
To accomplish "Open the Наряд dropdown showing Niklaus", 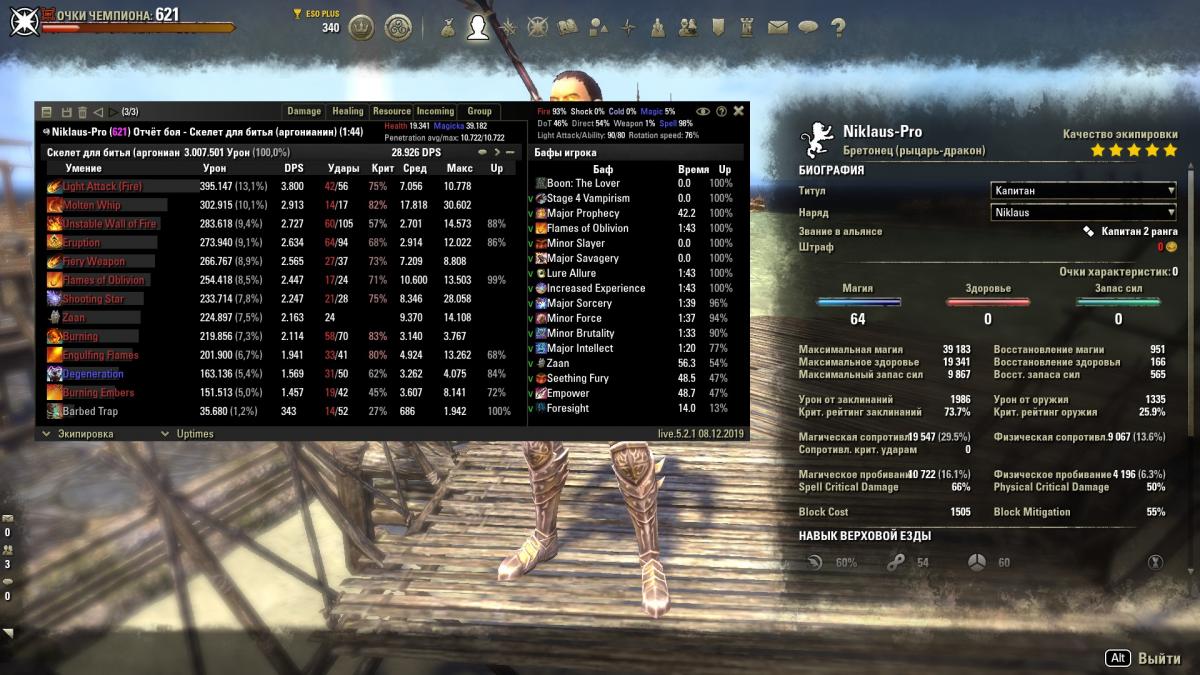I will click(1083, 212).
